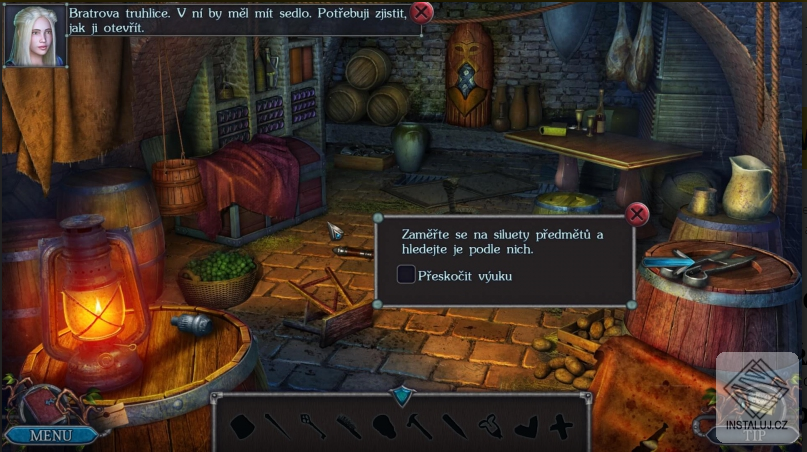This screenshot has width=807, height=452.
Task: Open the MENU button
Action: coord(50,435)
